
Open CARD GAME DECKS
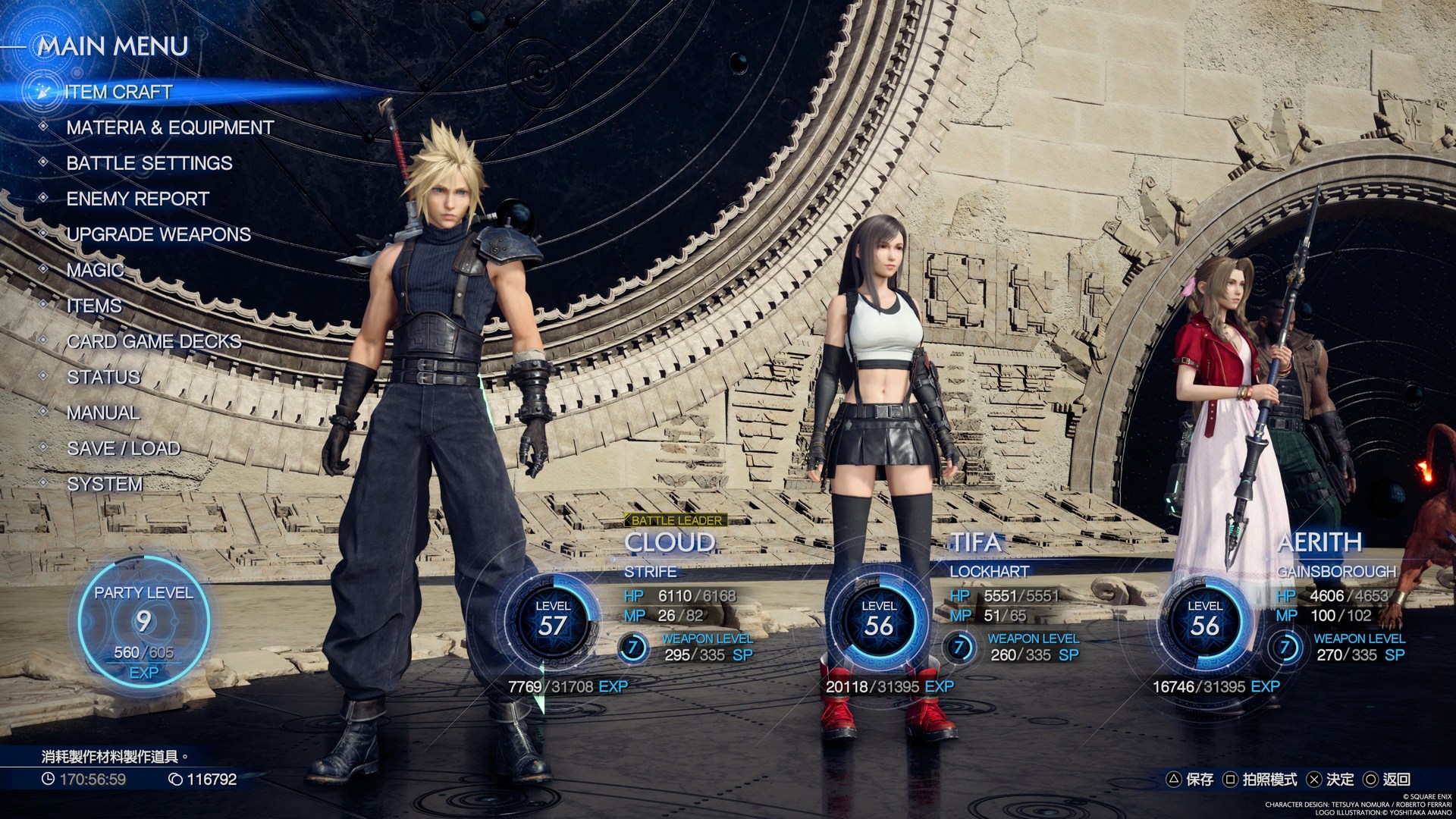(x=153, y=341)
